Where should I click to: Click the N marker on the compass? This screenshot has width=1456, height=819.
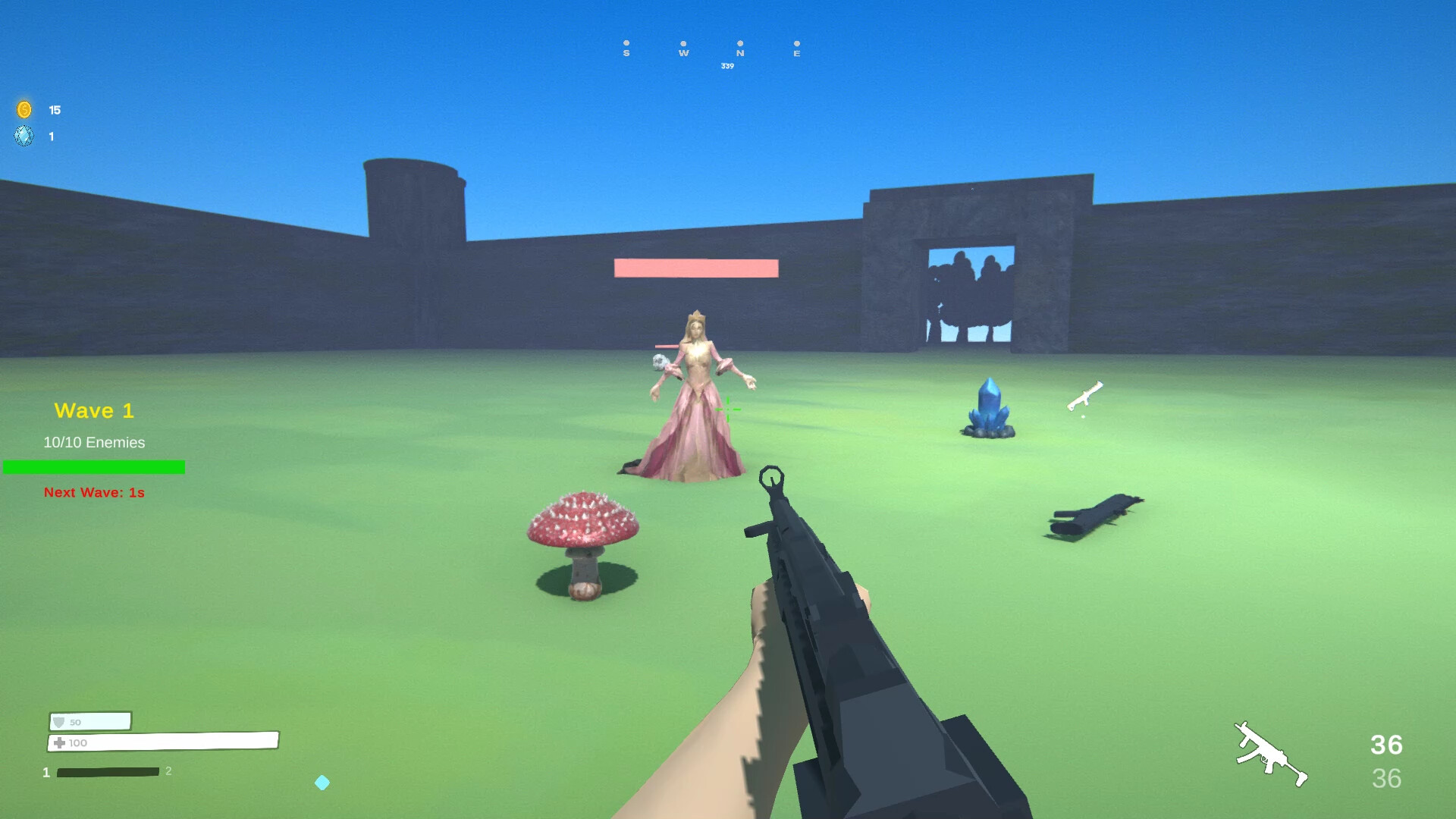coord(742,53)
